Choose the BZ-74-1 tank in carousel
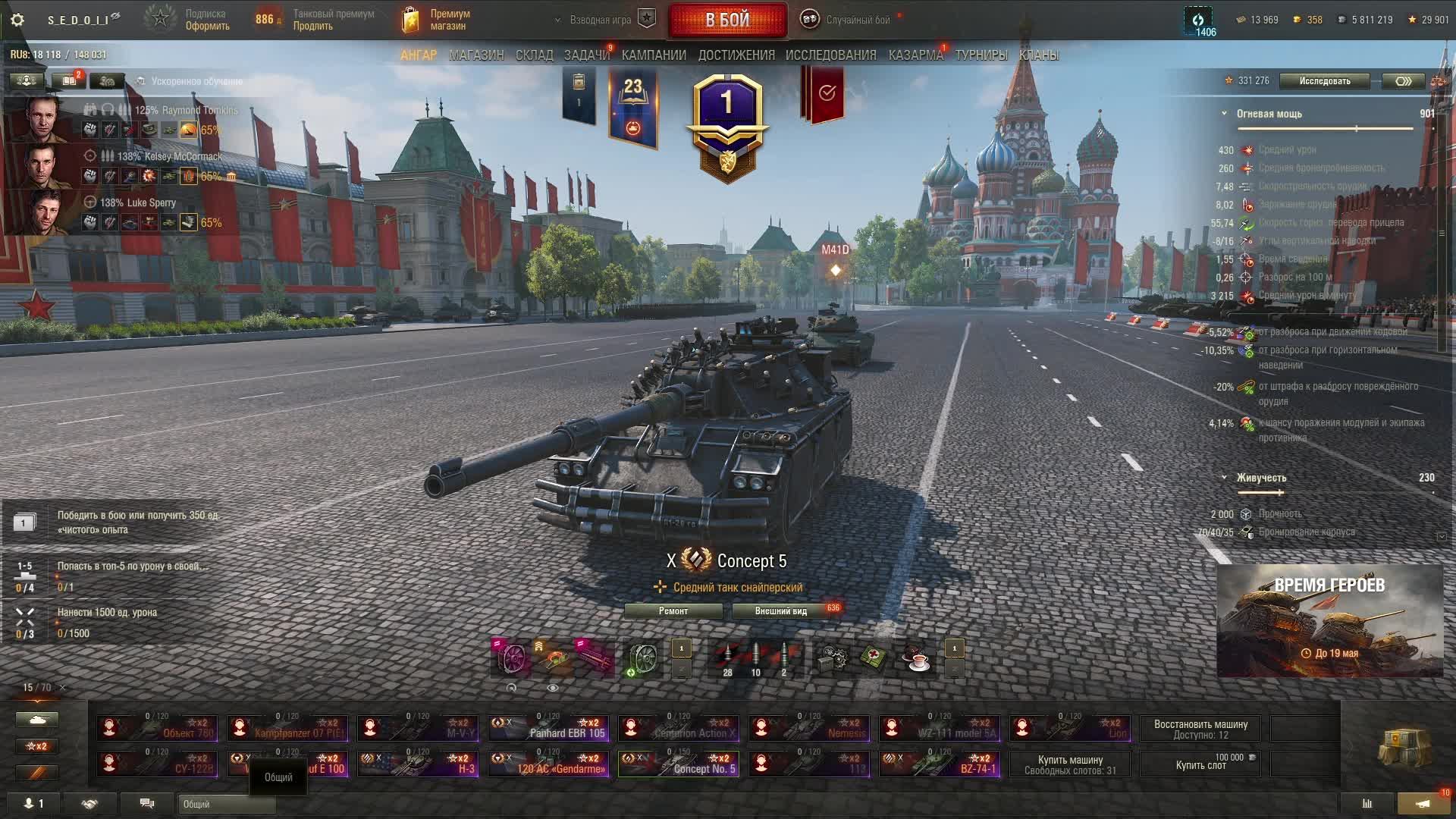 click(x=940, y=764)
